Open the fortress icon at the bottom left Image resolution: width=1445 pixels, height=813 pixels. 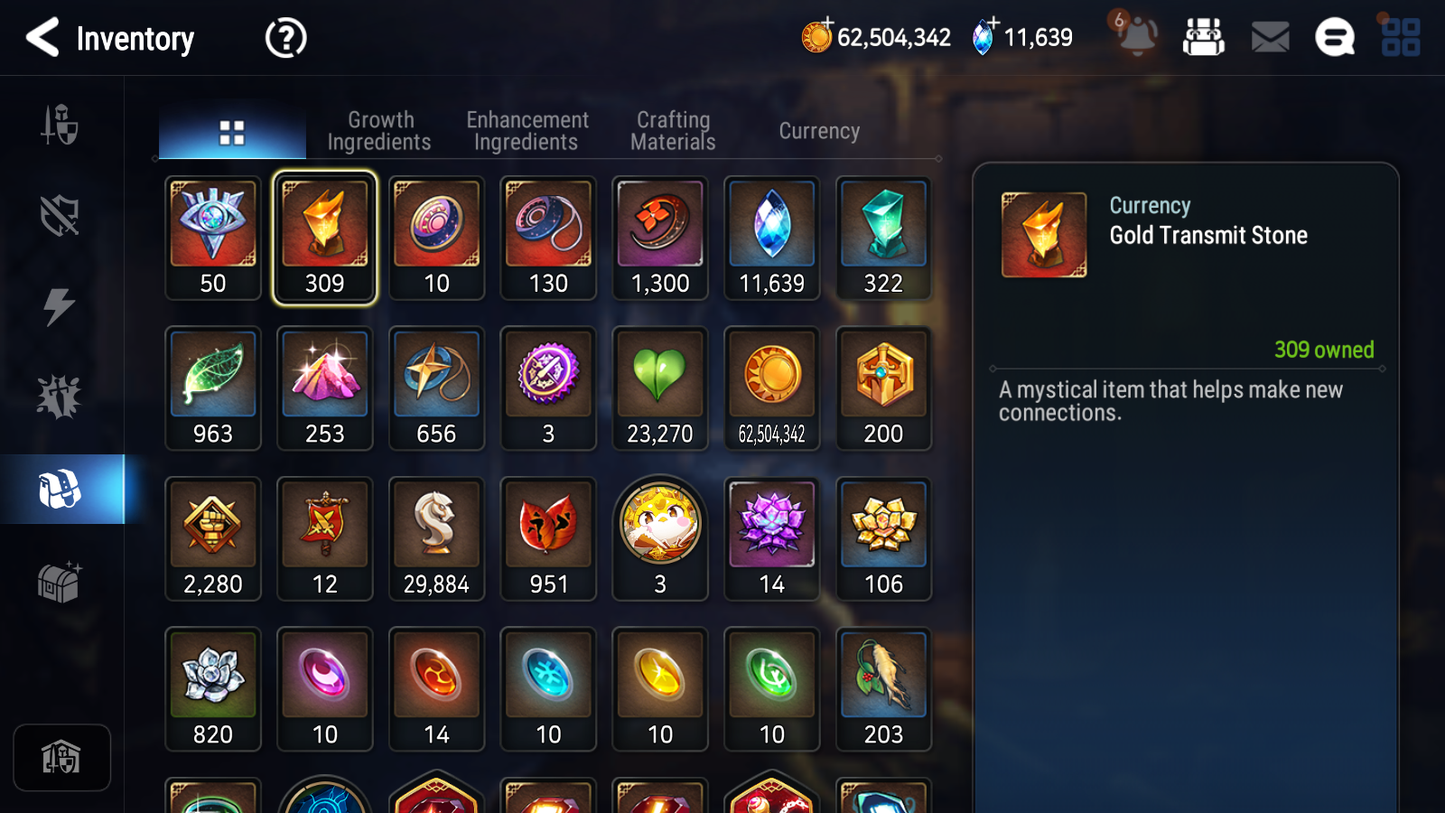click(x=62, y=757)
